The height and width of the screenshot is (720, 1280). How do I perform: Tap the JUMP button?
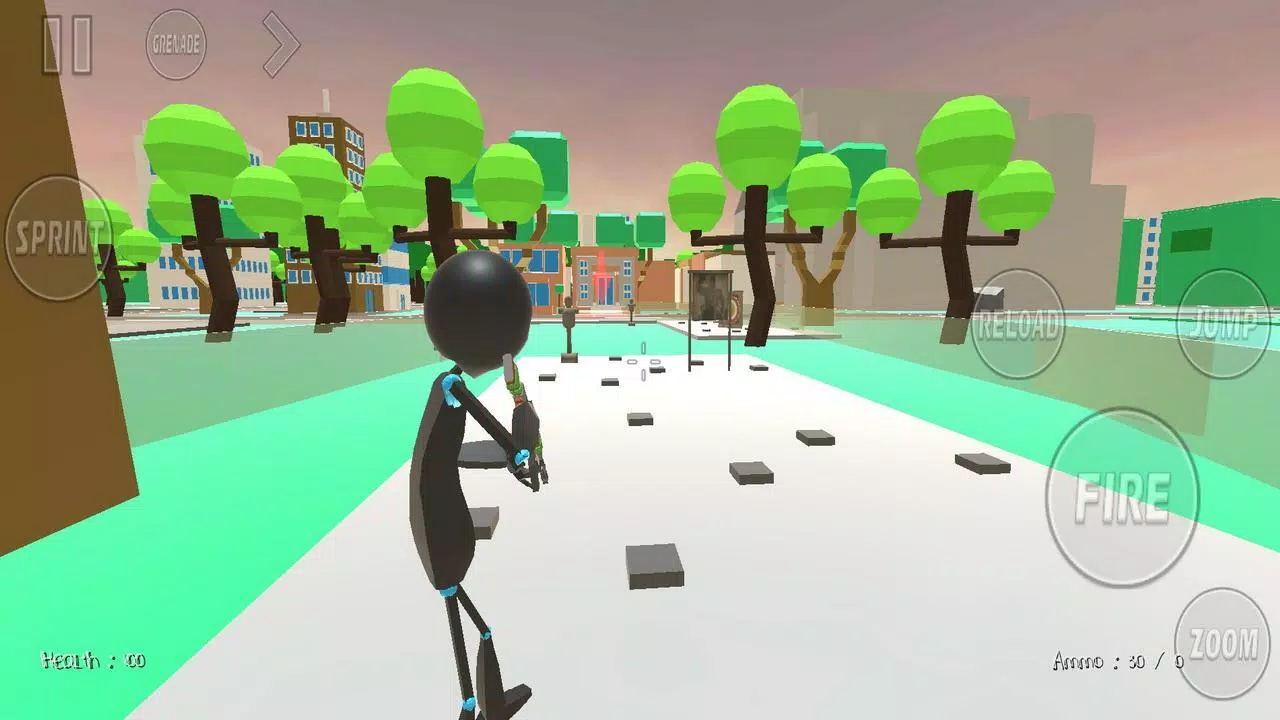click(x=1222, y=322)
